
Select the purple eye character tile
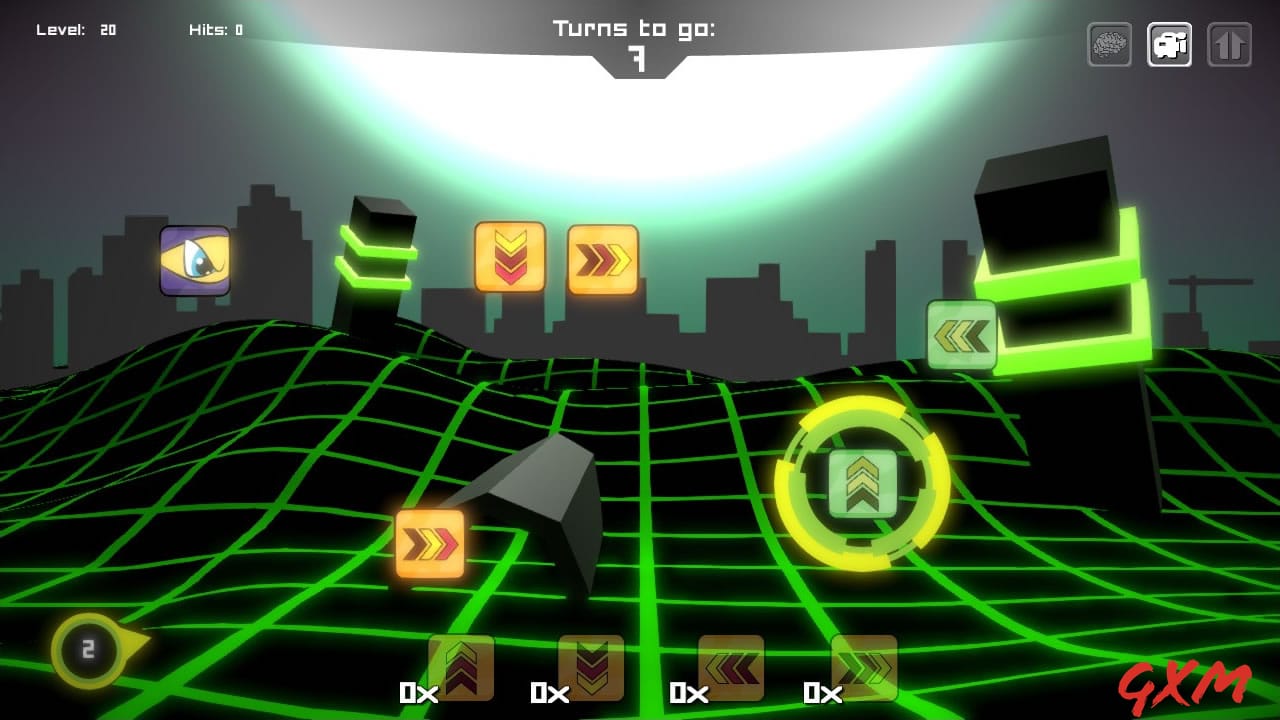pos(195,262)
